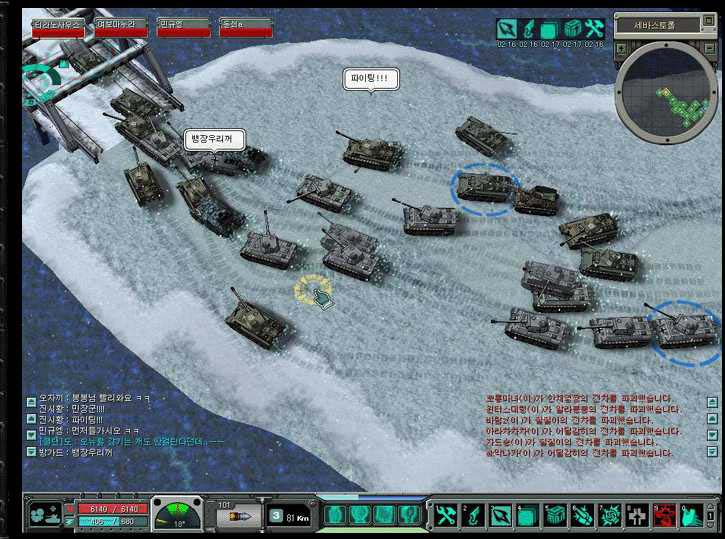Click the red skull icon in bottom bar
Screen dimensions: 725x539
(x=663, y=515)
